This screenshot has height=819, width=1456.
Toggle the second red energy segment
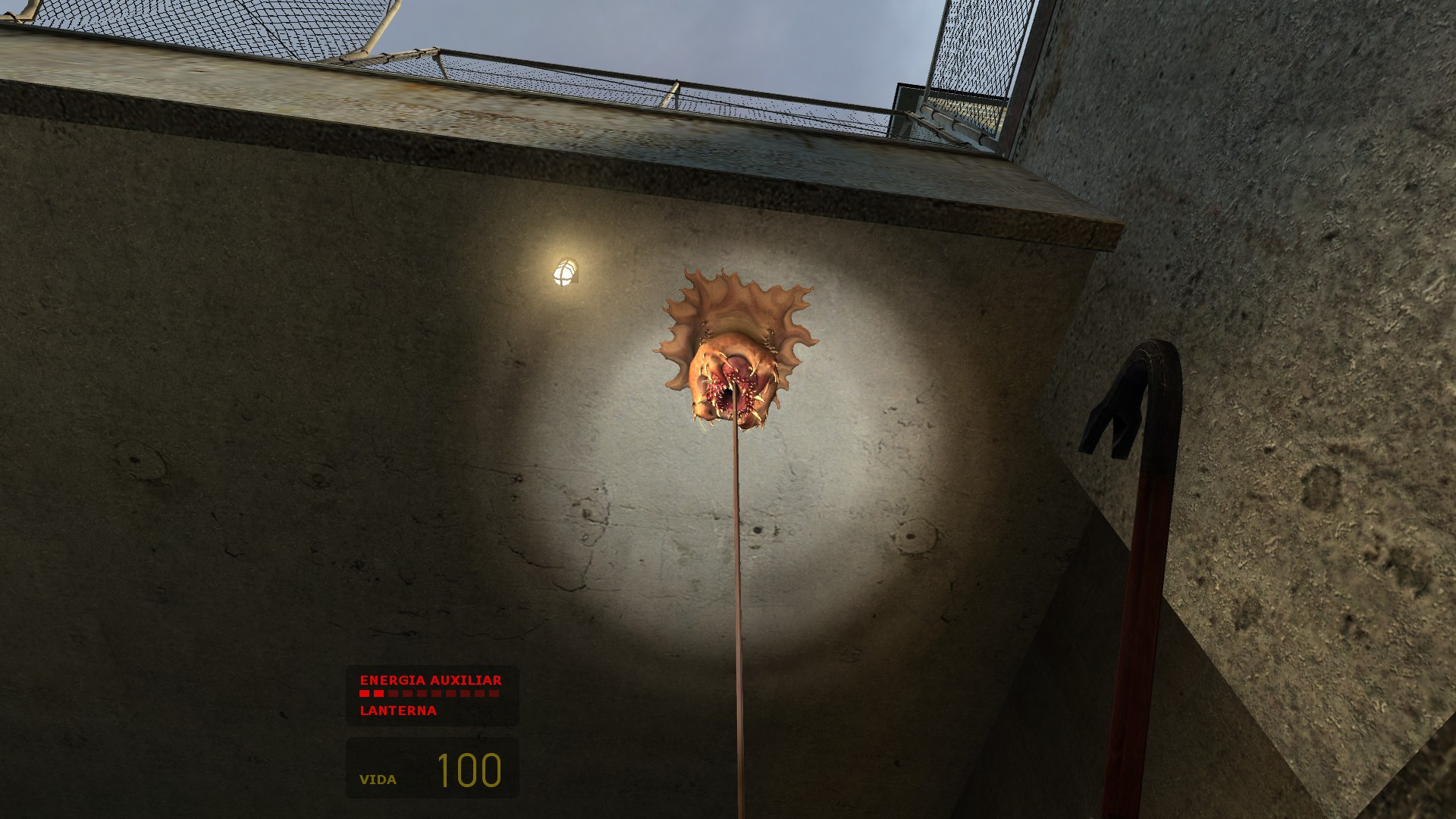point(378,693)
